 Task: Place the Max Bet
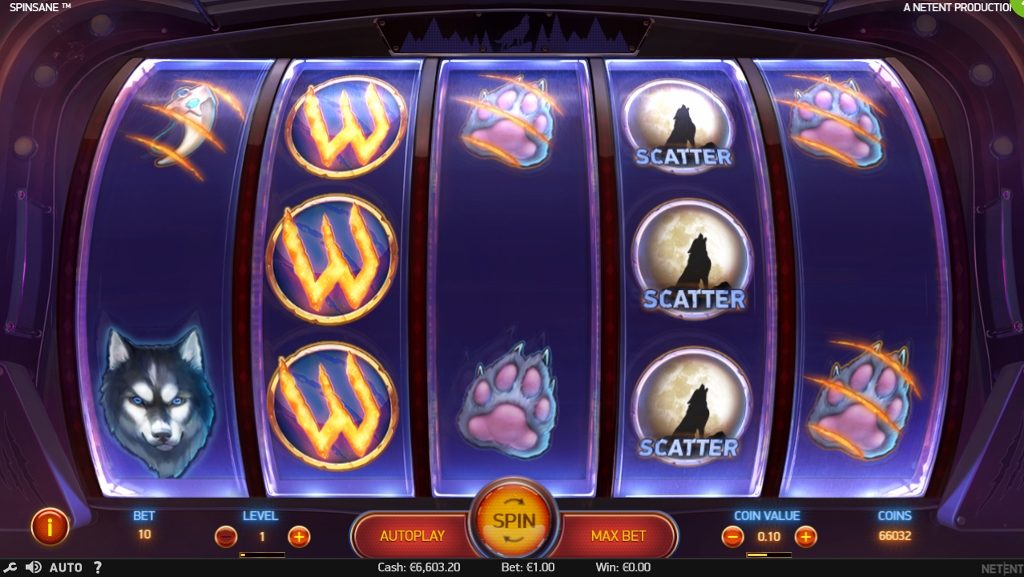[x=618, y=536]
